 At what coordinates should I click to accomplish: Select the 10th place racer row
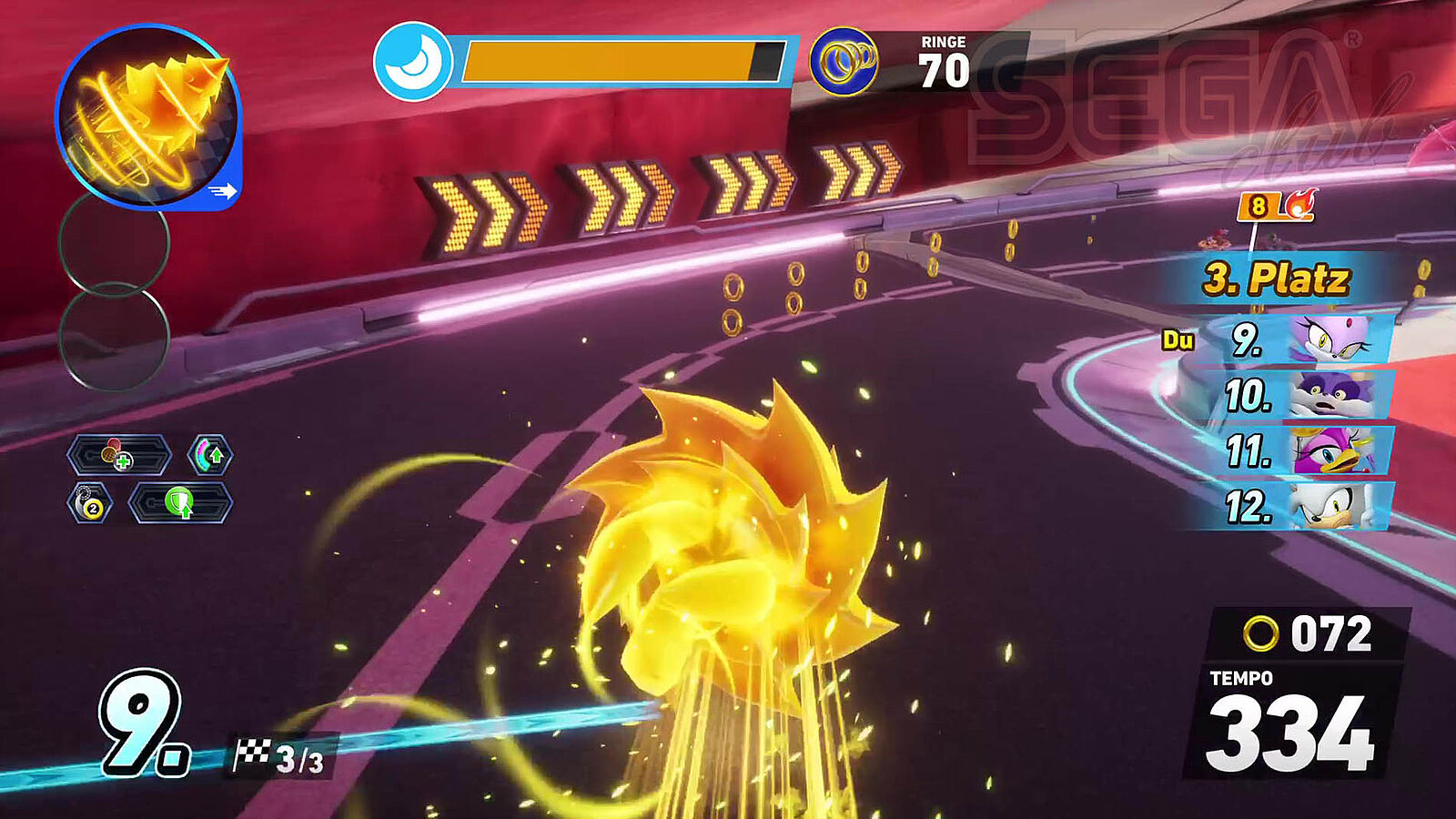coord(1303,396)
